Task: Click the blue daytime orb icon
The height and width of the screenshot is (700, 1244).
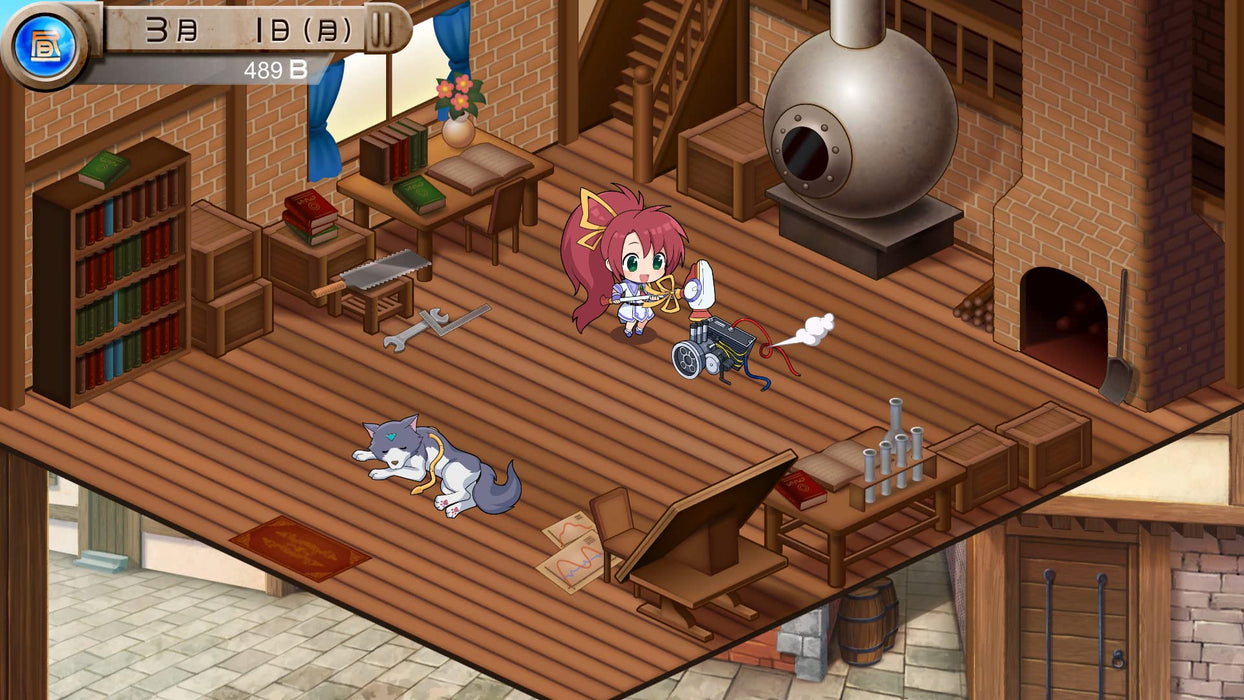Action: pos(44,45)
